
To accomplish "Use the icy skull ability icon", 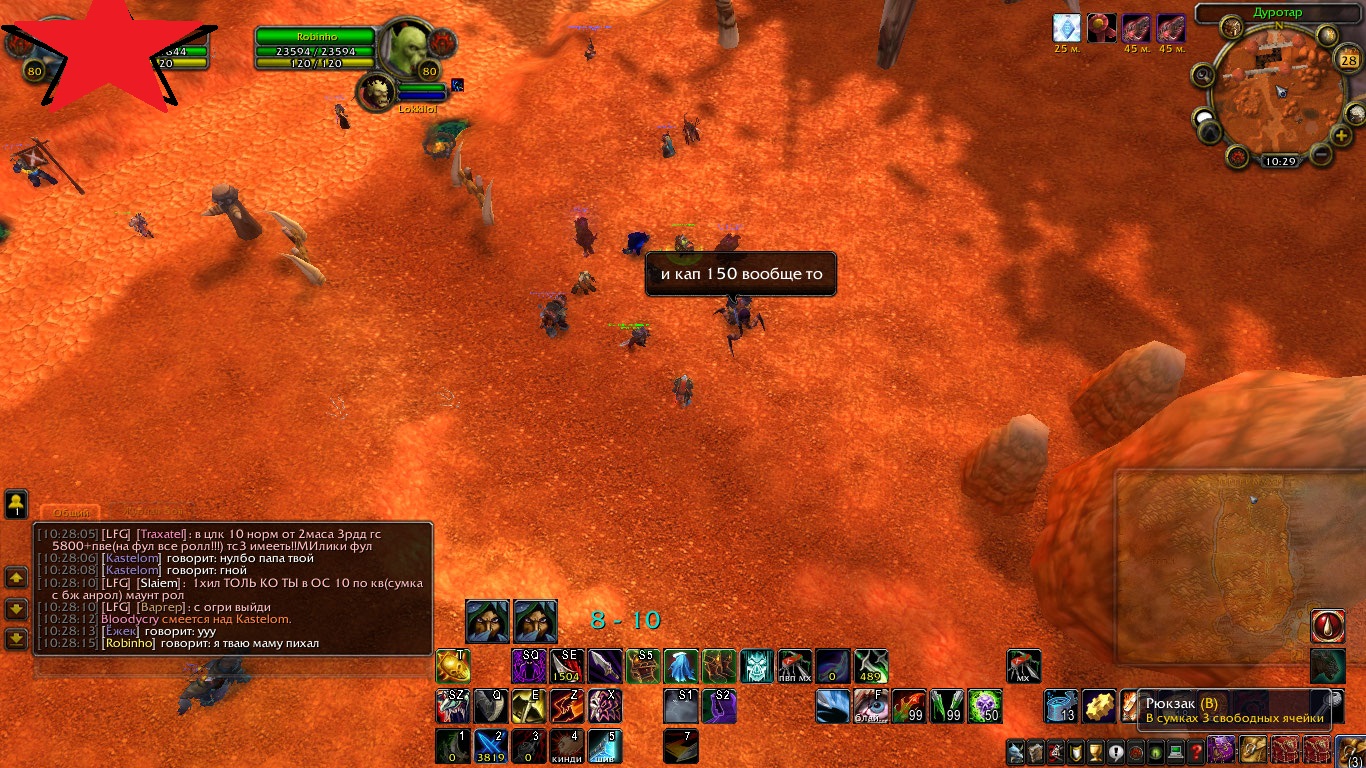I will pos(757,666).
